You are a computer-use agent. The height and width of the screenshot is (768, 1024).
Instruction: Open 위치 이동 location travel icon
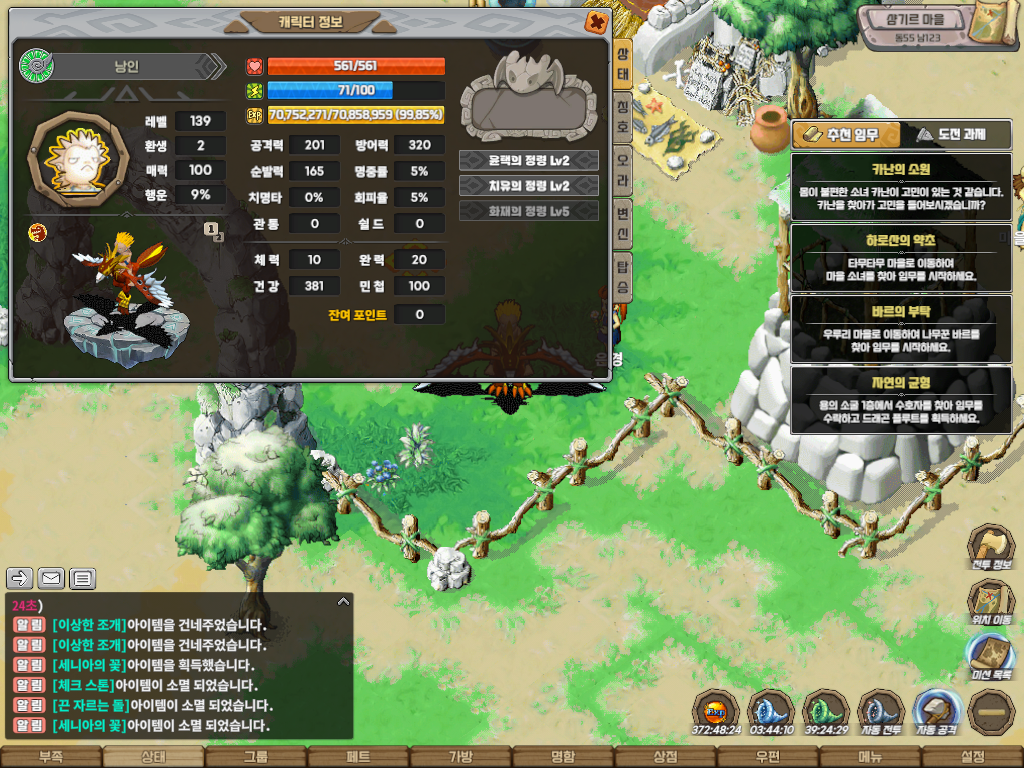point(991,603)
